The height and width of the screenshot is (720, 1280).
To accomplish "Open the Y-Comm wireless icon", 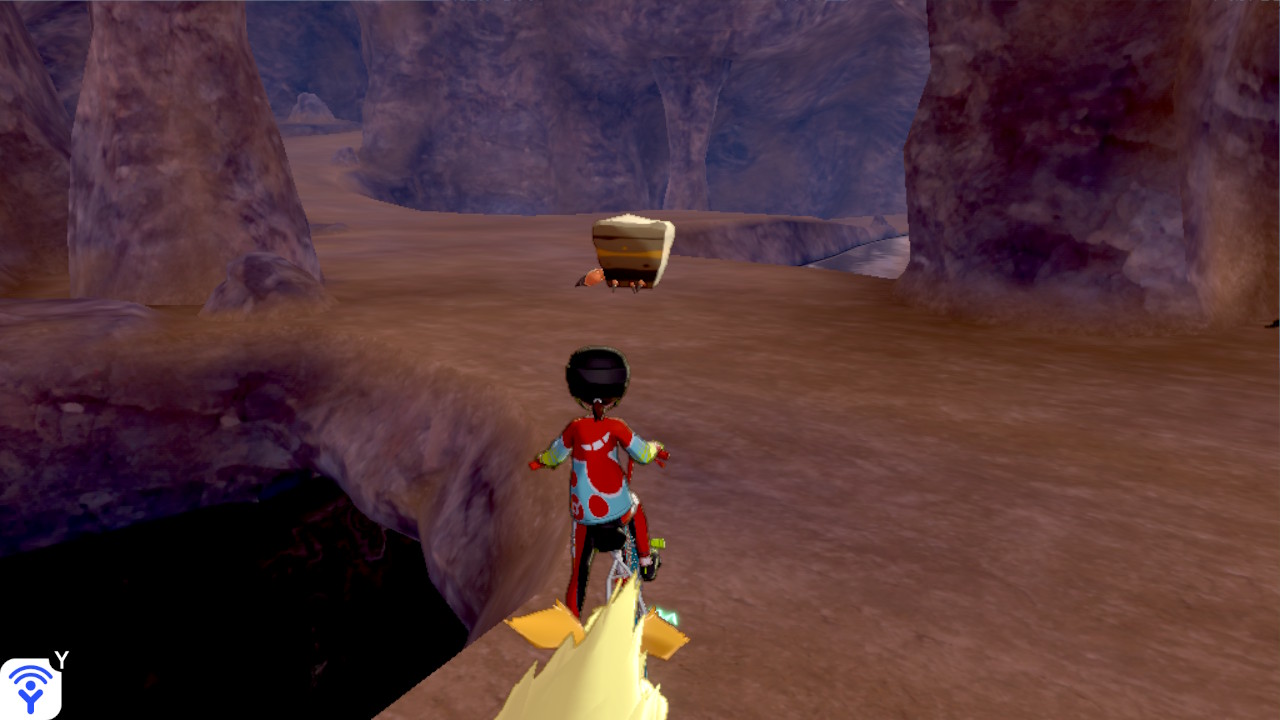I will [30, 687].
